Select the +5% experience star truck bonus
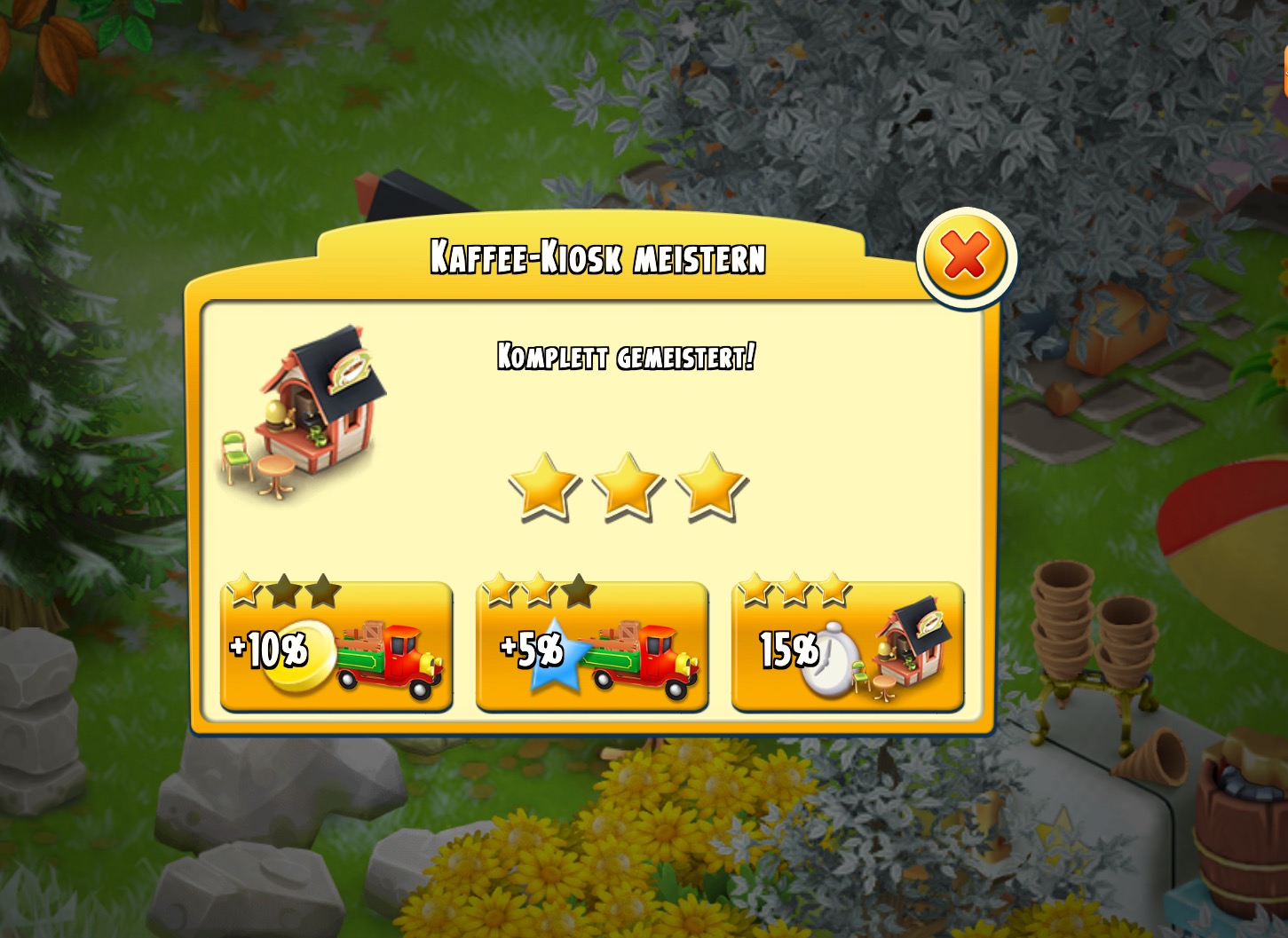Screen dimensions: 1288x938 (591, 649)
